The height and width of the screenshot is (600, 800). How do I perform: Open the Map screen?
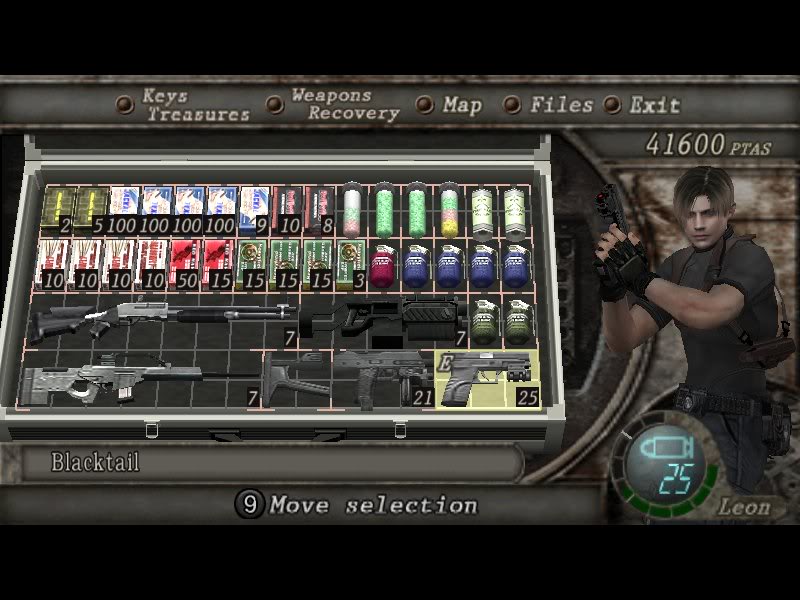(461, 104)
